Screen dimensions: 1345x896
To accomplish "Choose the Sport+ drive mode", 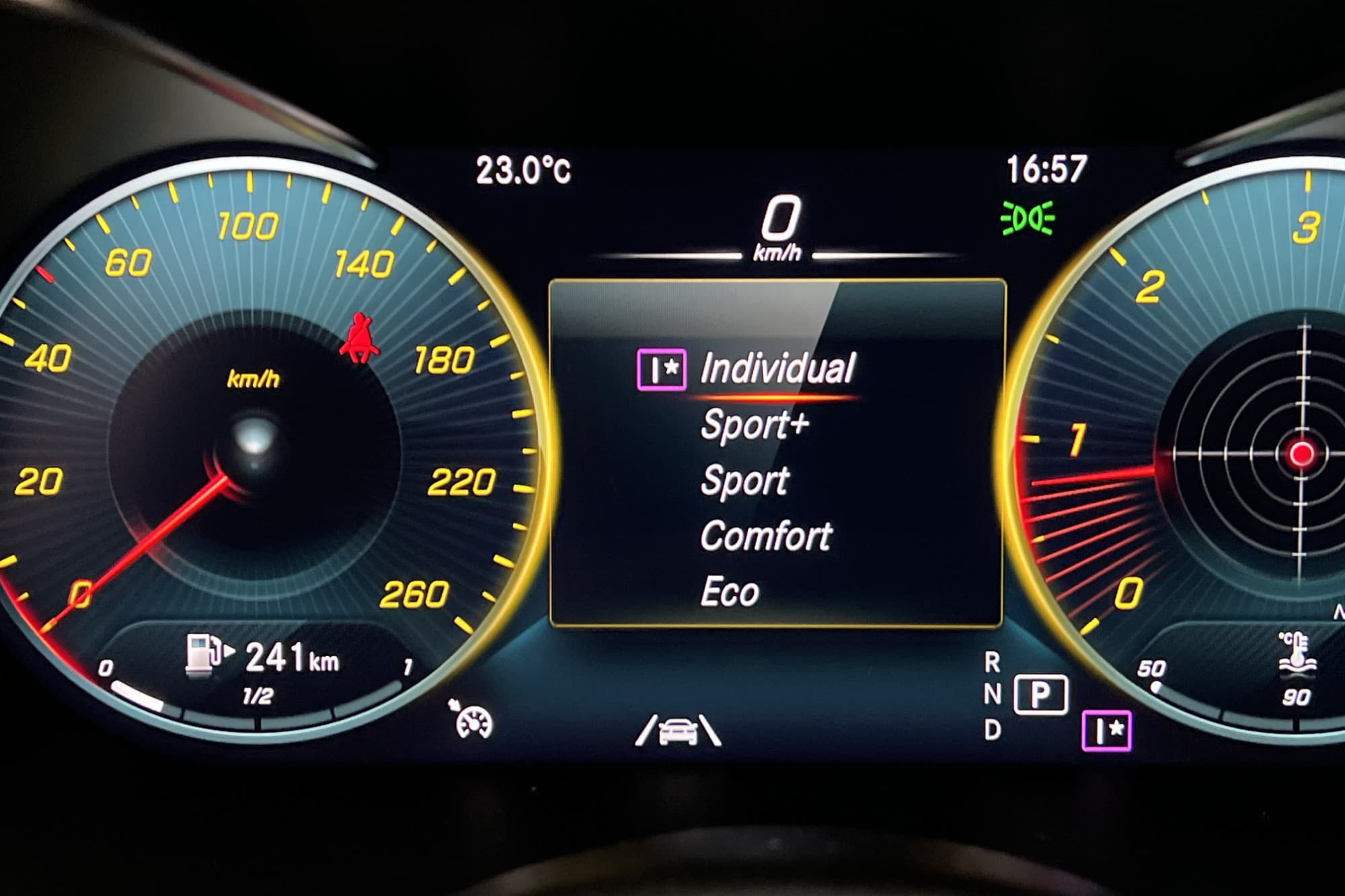I will click(x=754, y=425).
